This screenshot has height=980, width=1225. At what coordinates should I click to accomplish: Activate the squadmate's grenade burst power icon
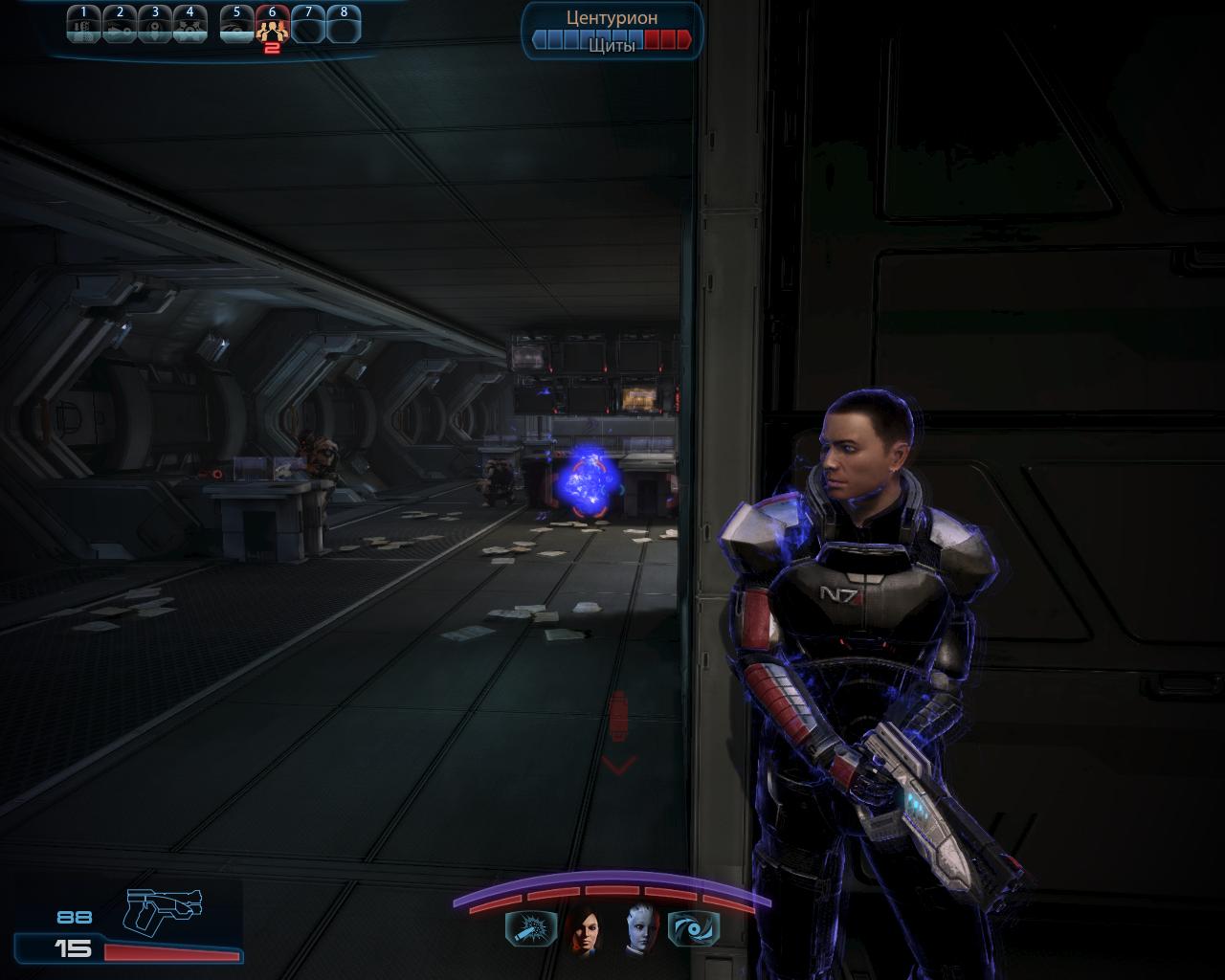(x=531, y=928)
